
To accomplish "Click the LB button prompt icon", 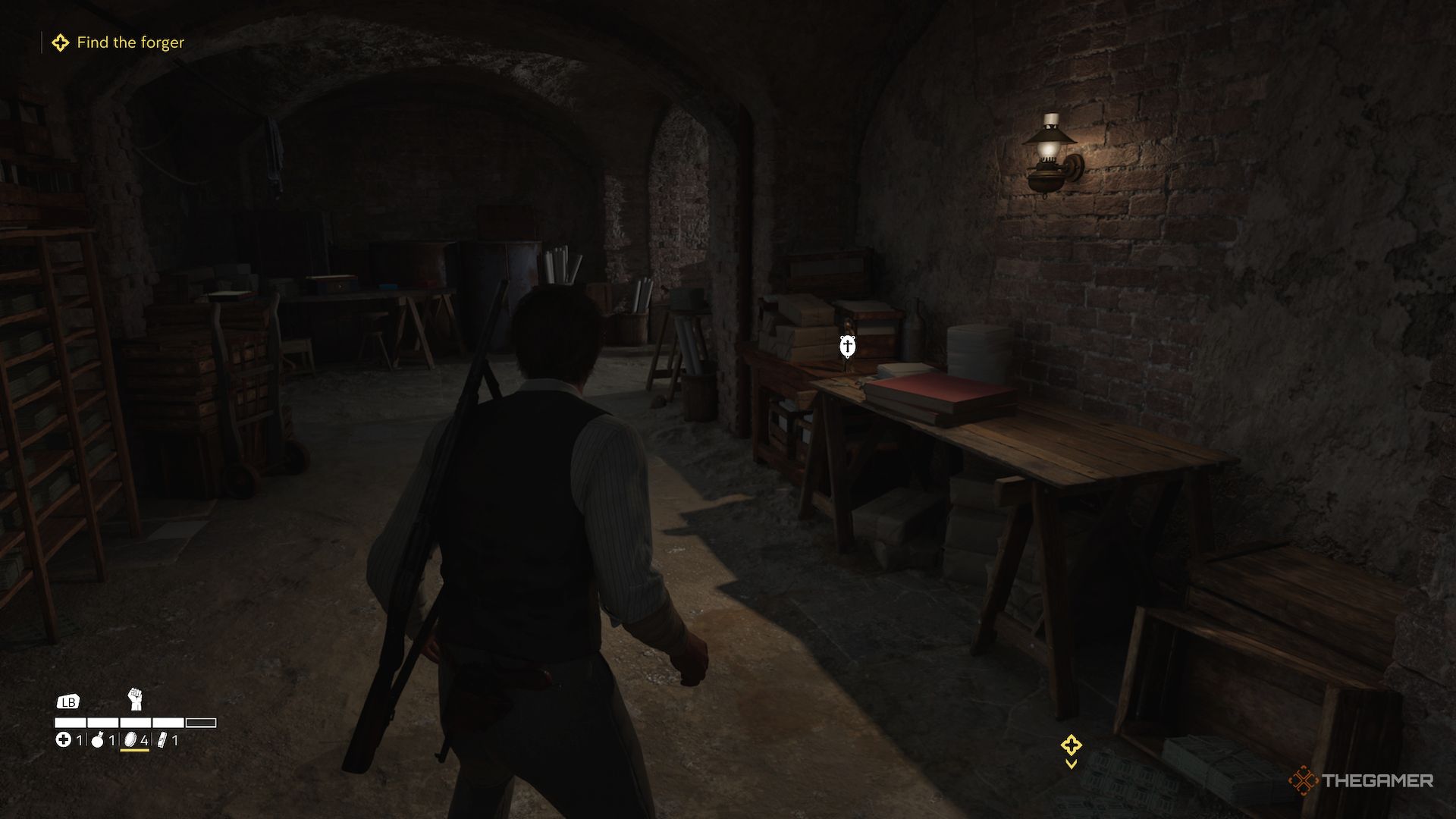I will (69, 702).
